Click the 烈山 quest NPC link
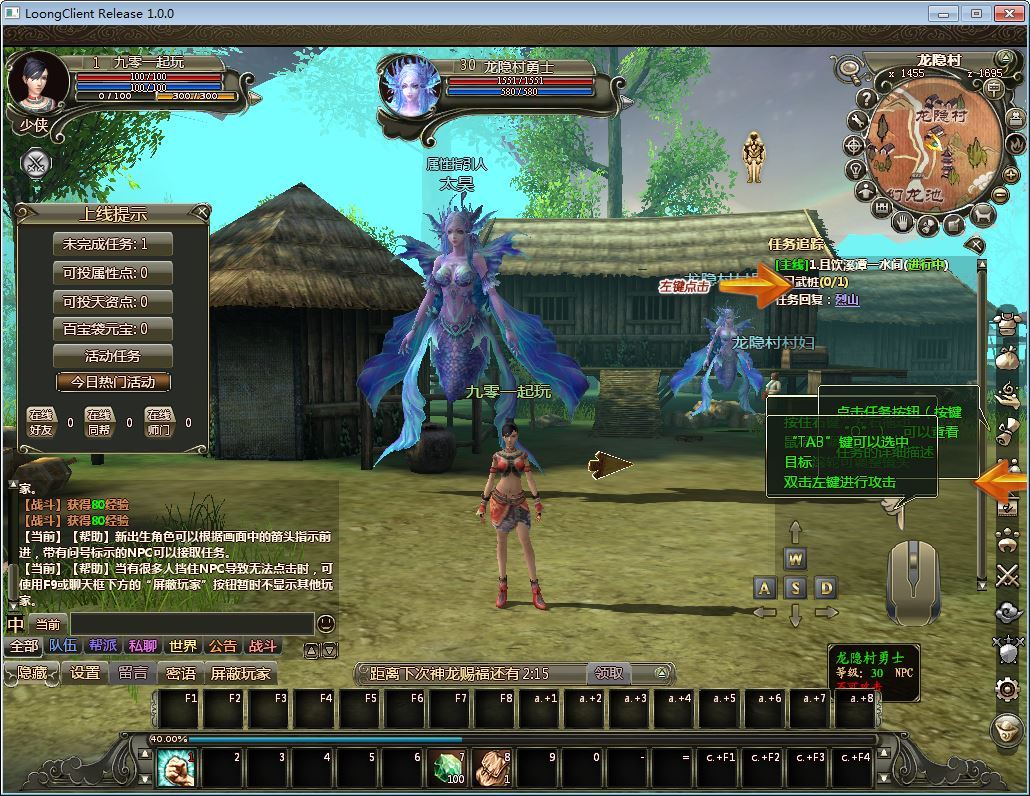The height and width of the screenshot is (796, 1030). coord(847,299)
